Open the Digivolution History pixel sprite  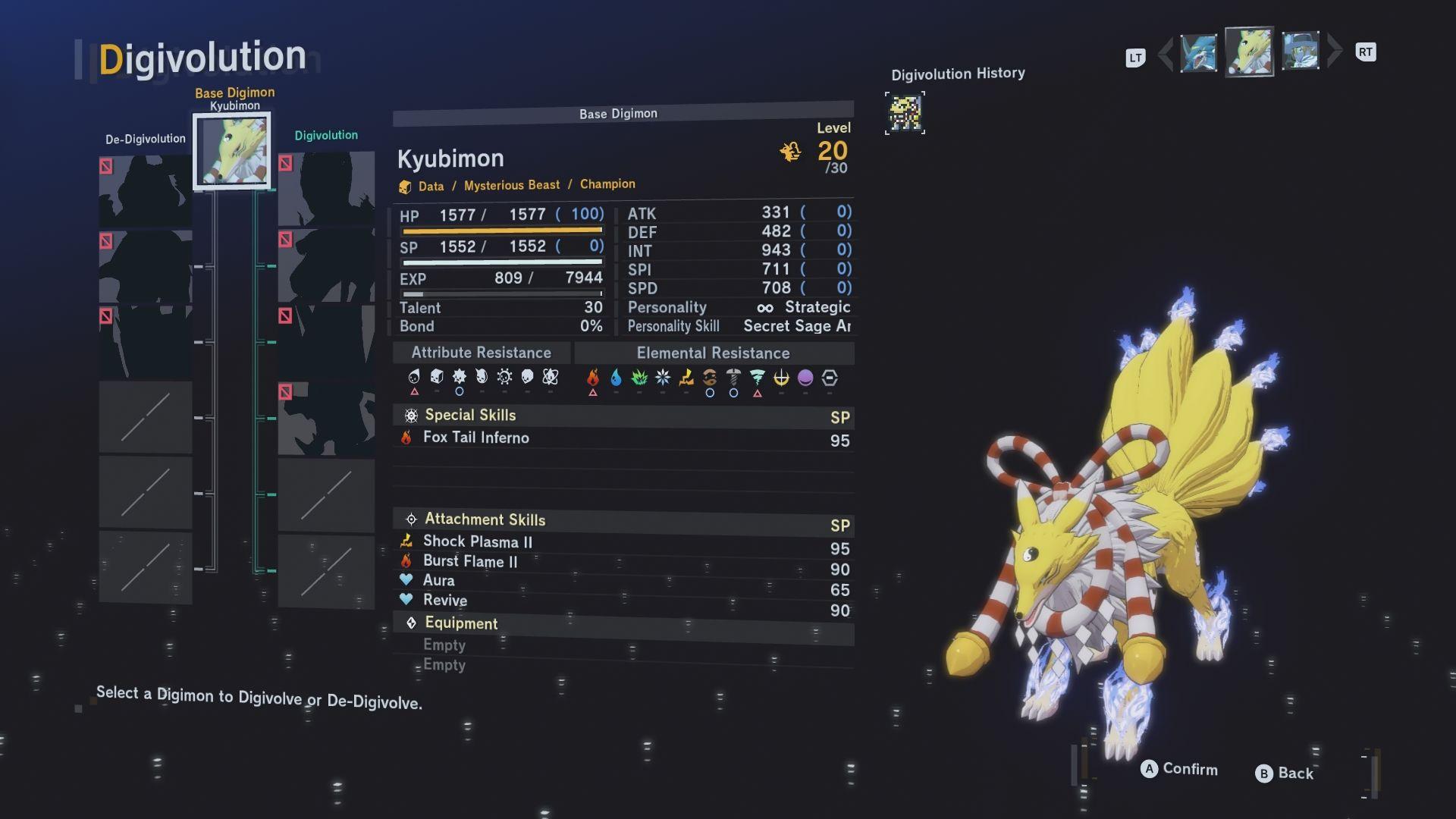tap(905, 113)
